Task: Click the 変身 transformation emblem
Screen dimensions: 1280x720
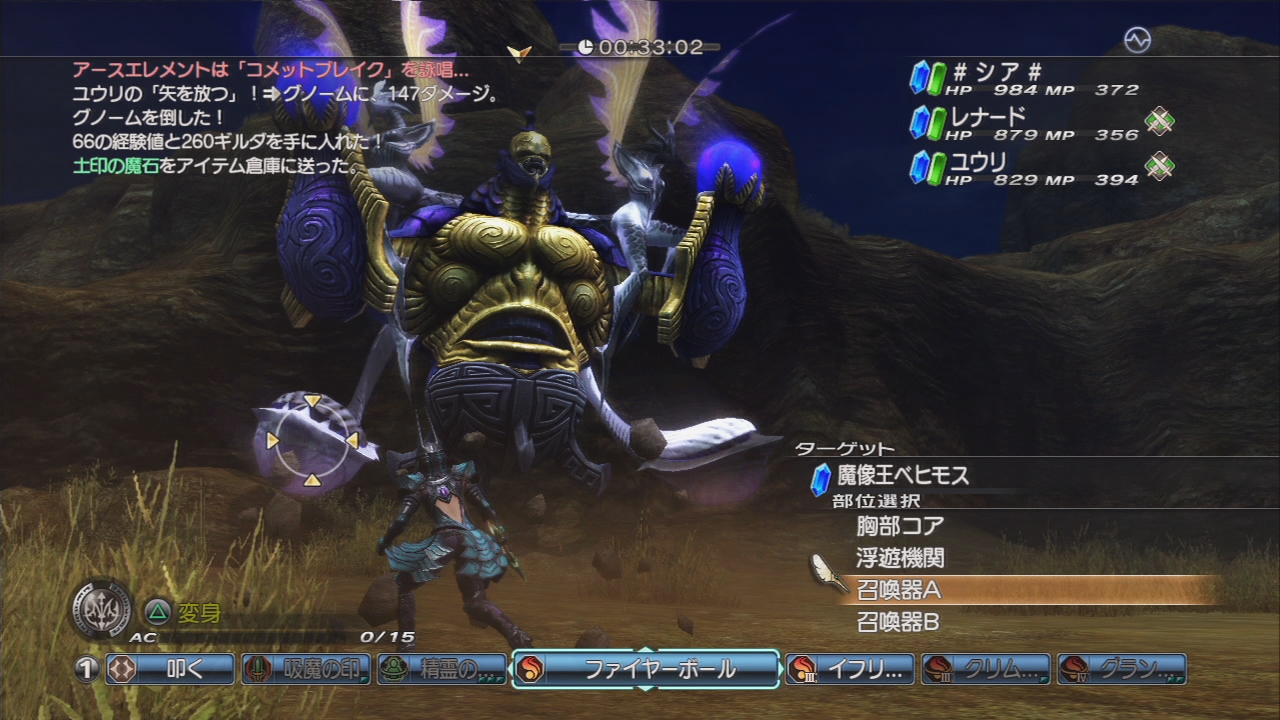Action: (x=102, y=609)
